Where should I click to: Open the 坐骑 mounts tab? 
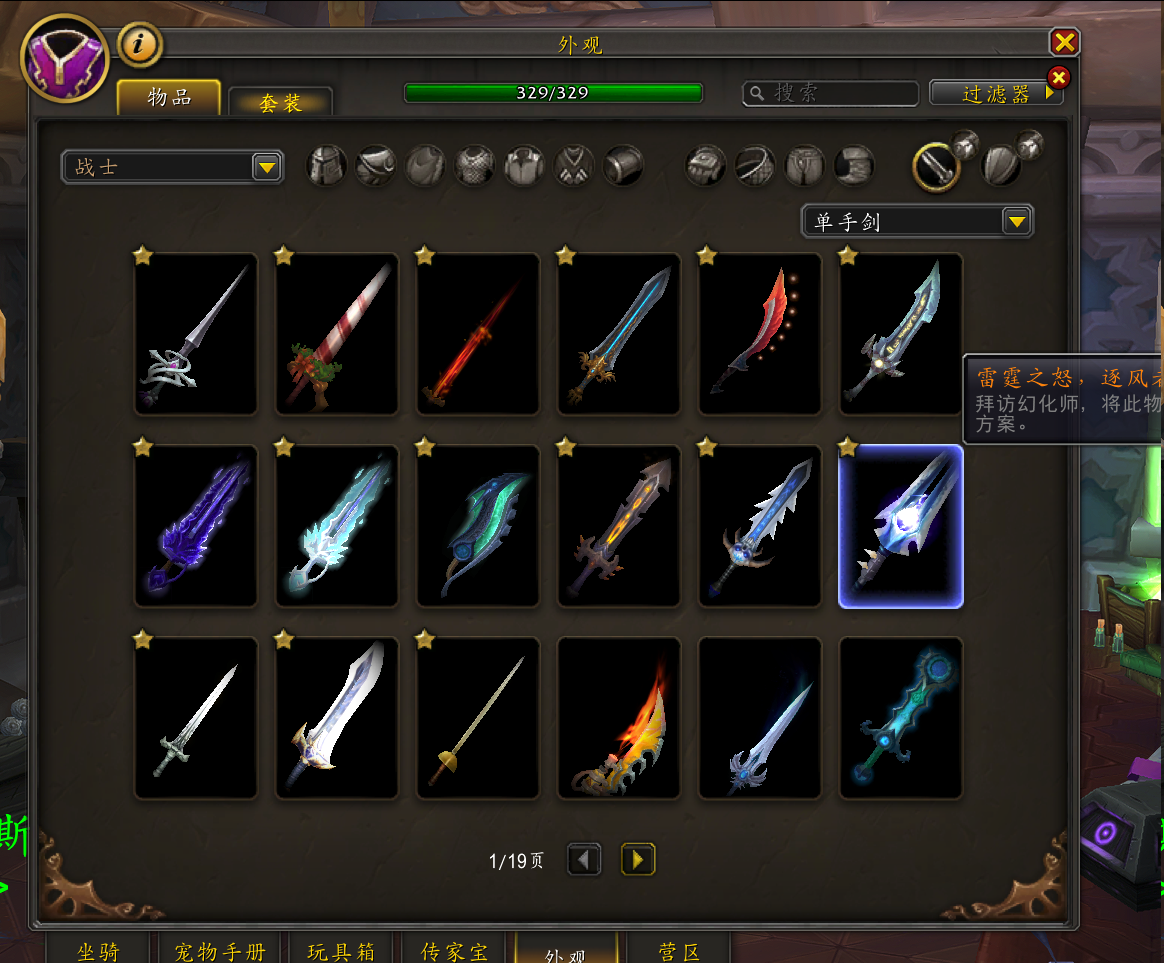99,950
